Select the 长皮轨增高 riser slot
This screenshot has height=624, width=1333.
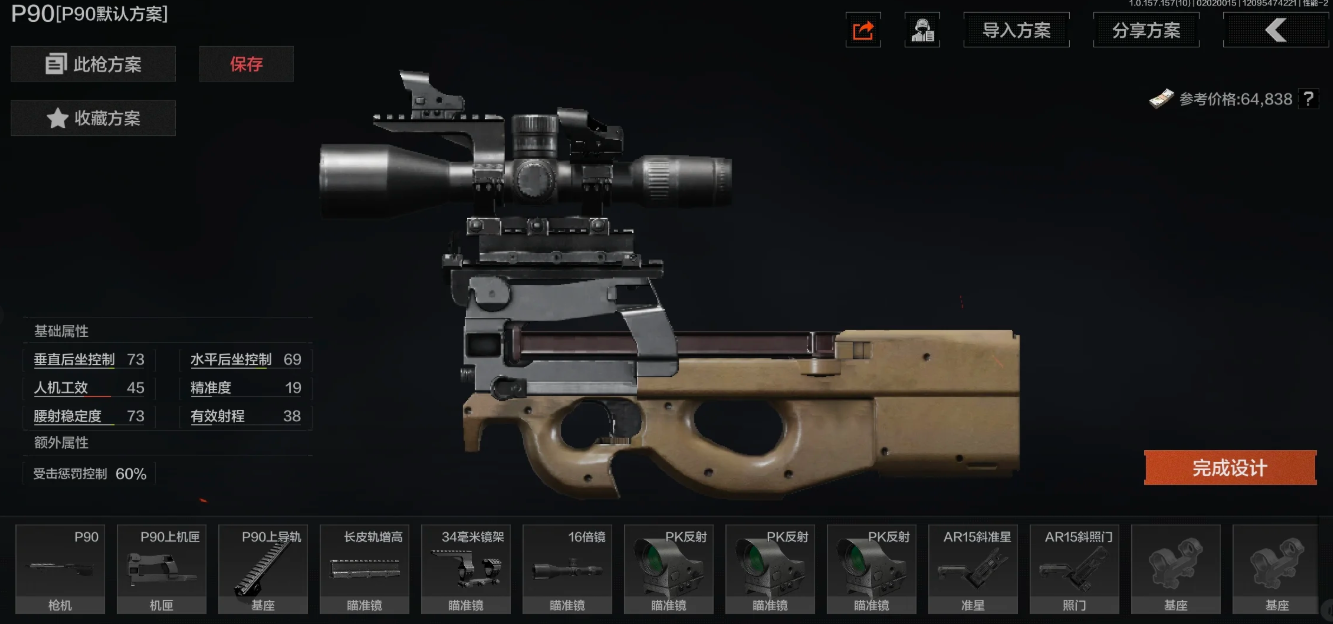pos(364,569)
